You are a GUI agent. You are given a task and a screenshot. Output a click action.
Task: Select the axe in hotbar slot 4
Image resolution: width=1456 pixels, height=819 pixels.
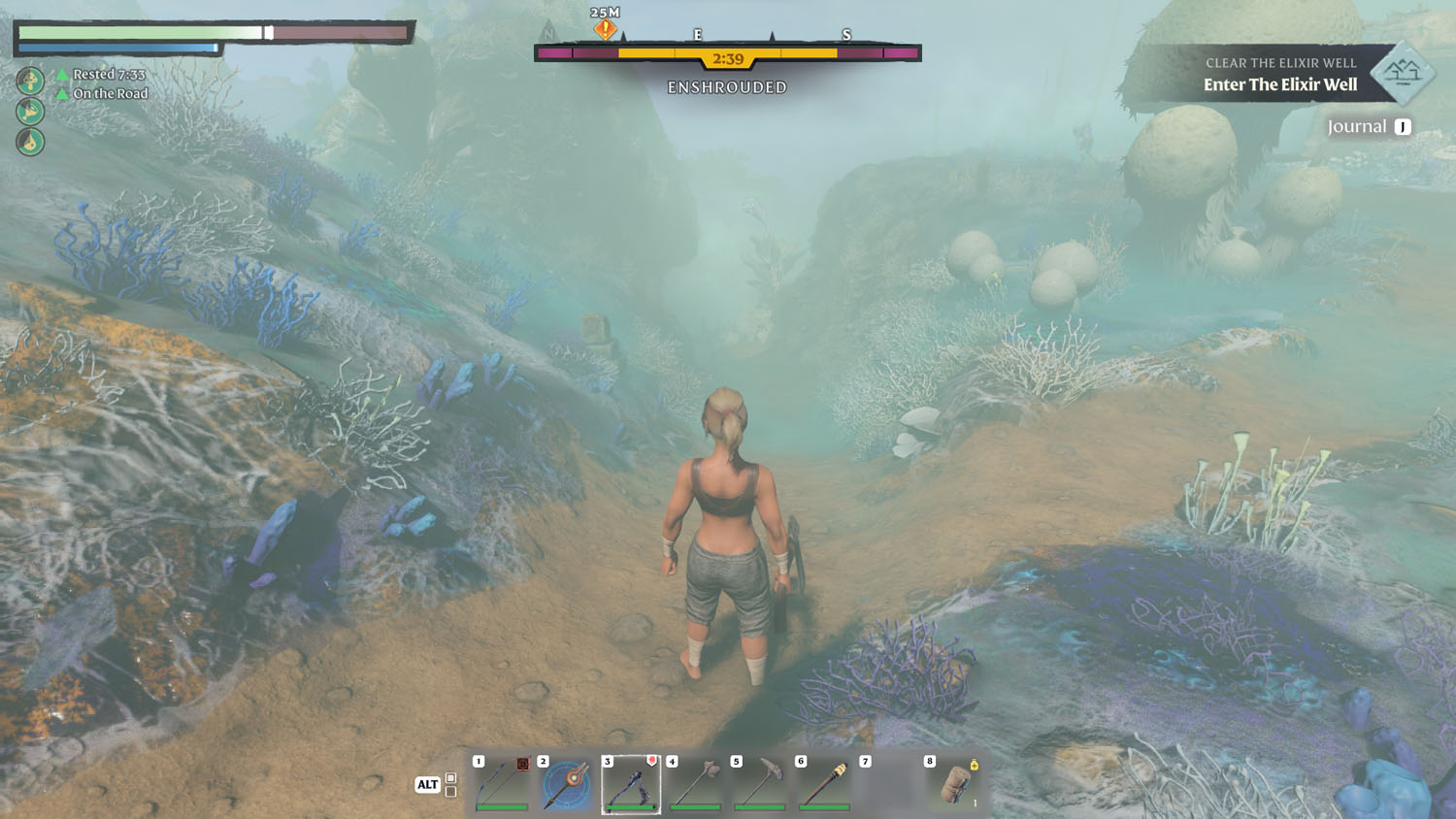696,784
